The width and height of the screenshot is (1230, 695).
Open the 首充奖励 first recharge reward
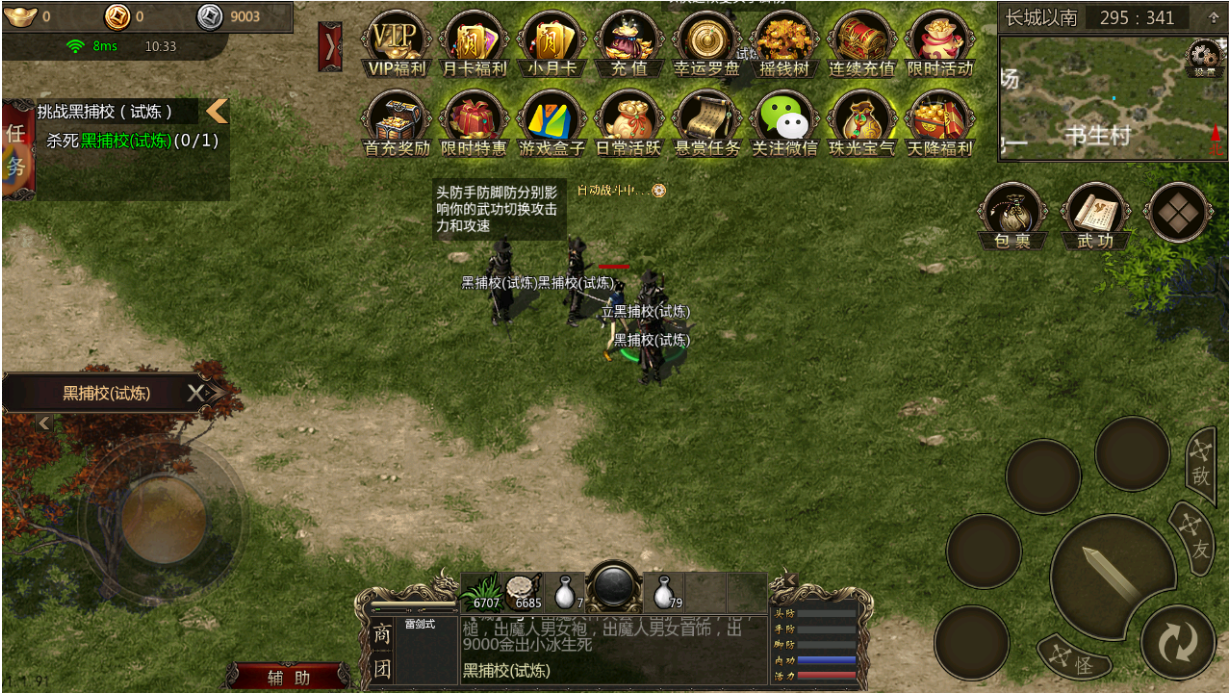tap(396, 123)
